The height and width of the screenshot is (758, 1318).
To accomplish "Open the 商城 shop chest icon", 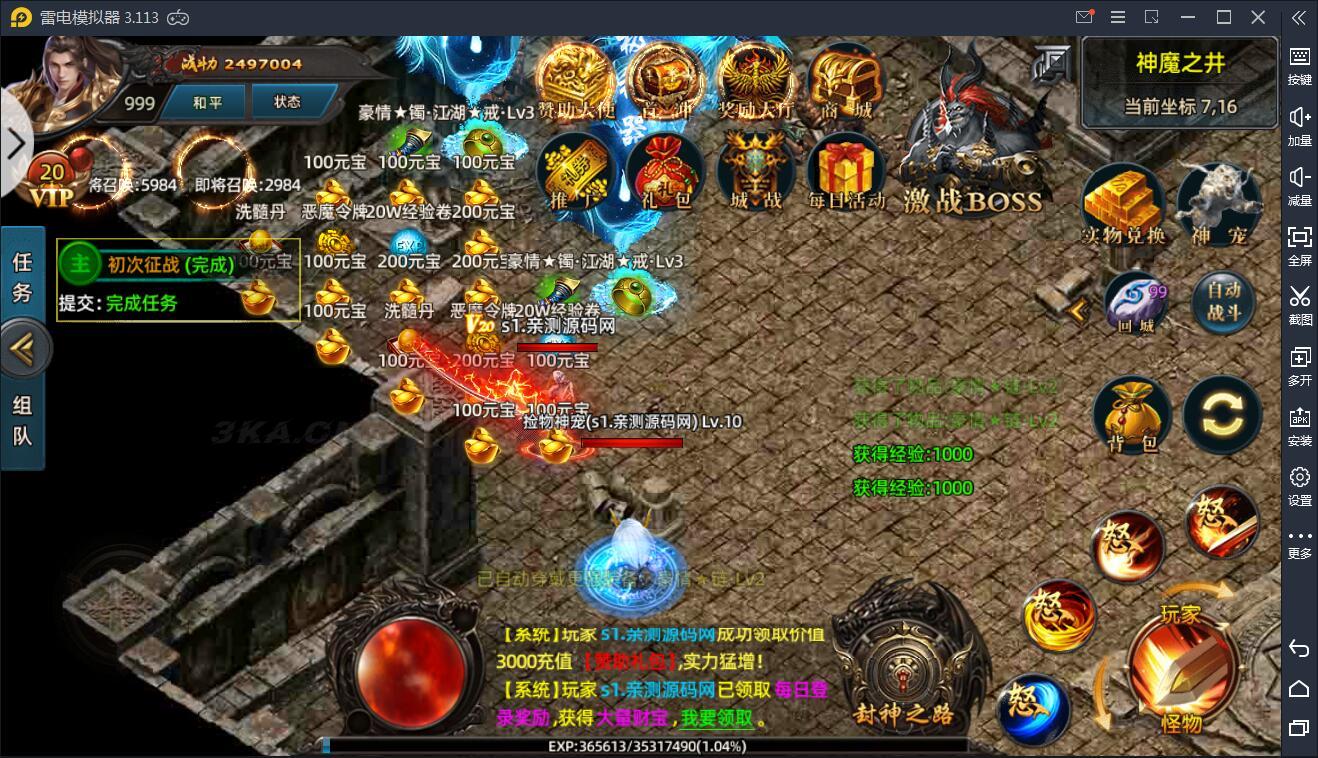I will (x=845, y=82).
